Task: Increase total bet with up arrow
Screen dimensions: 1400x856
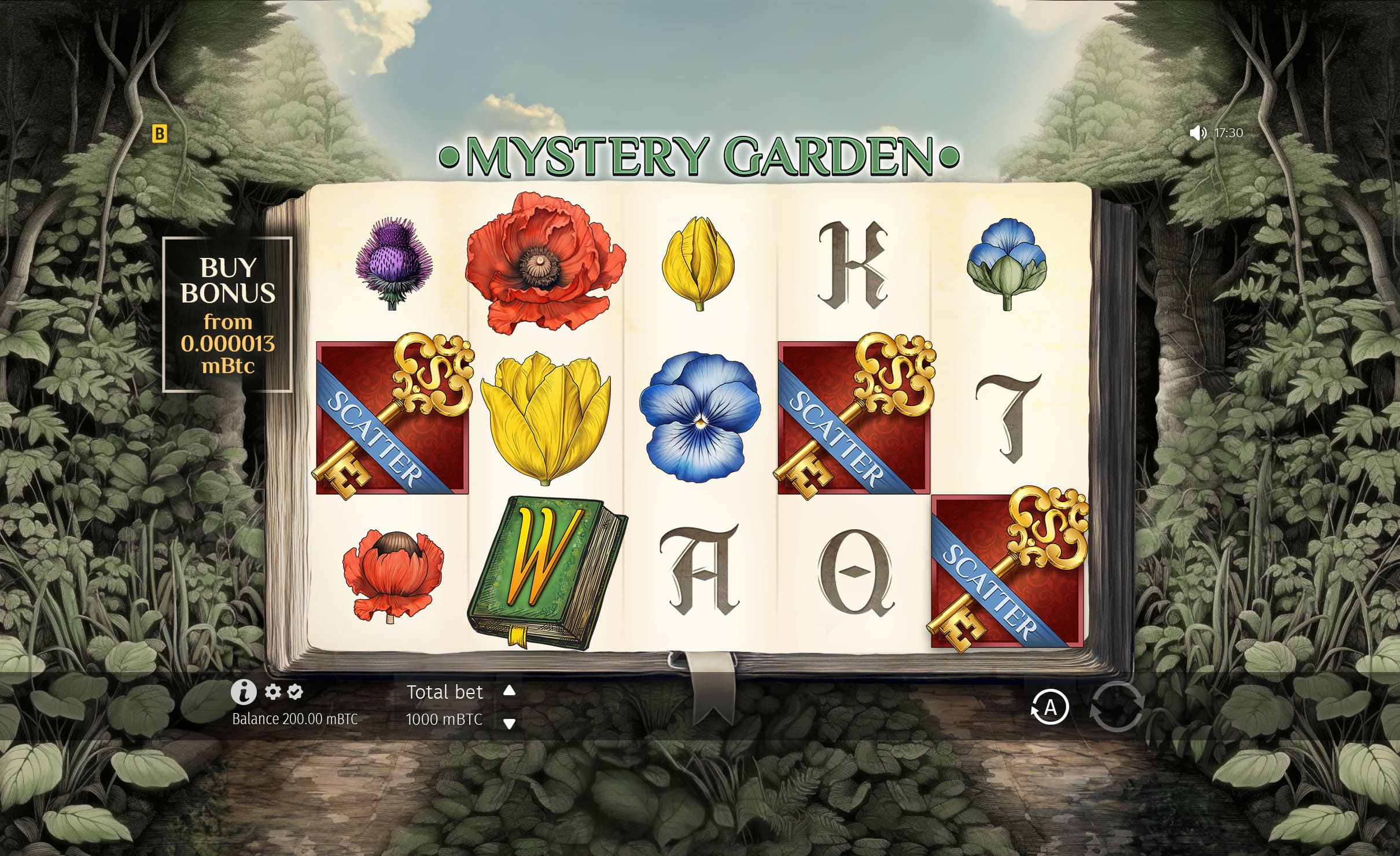Action: coord(509,690)
